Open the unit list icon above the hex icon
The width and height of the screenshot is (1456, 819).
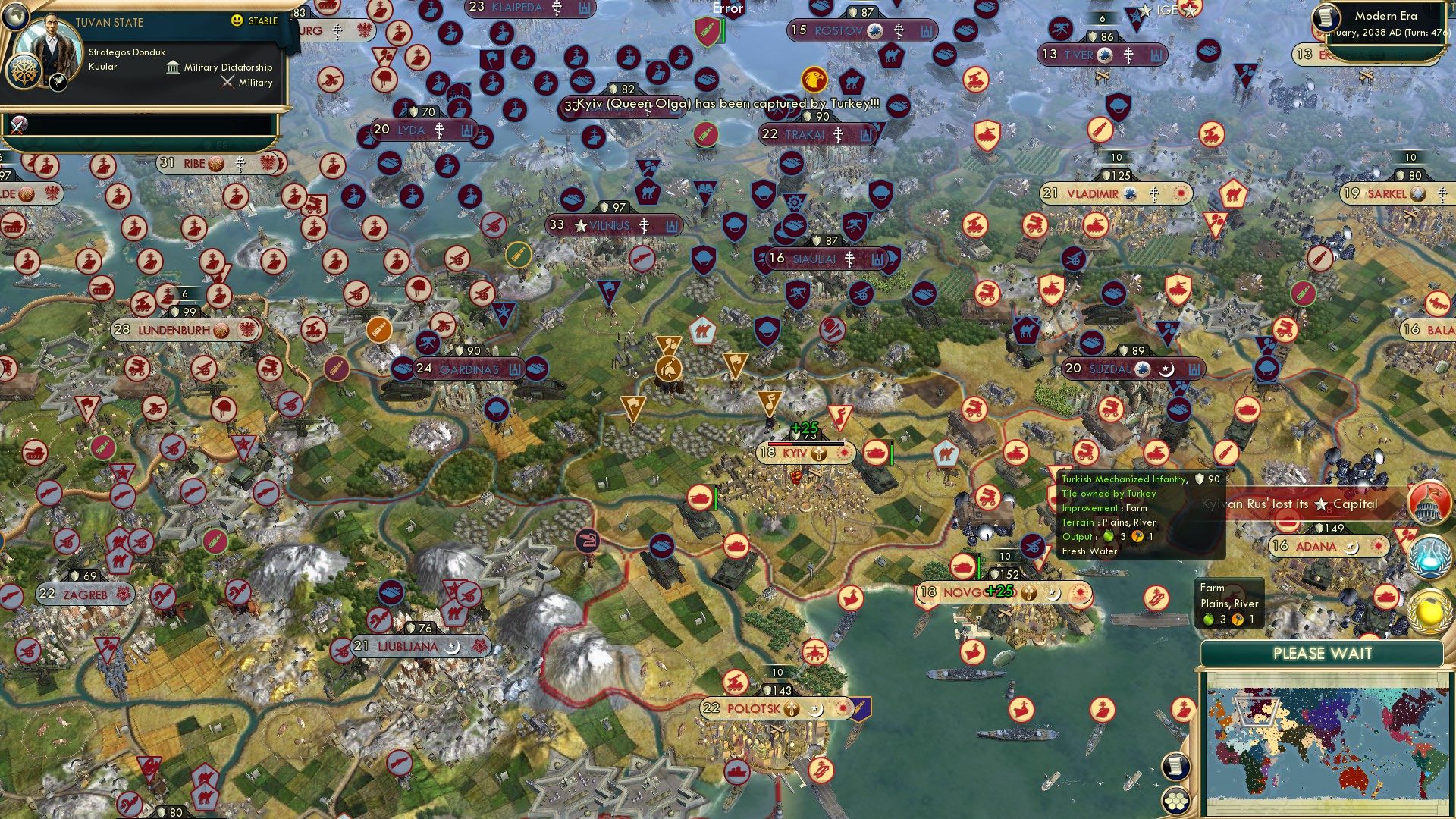click(x=1175, y=764)
